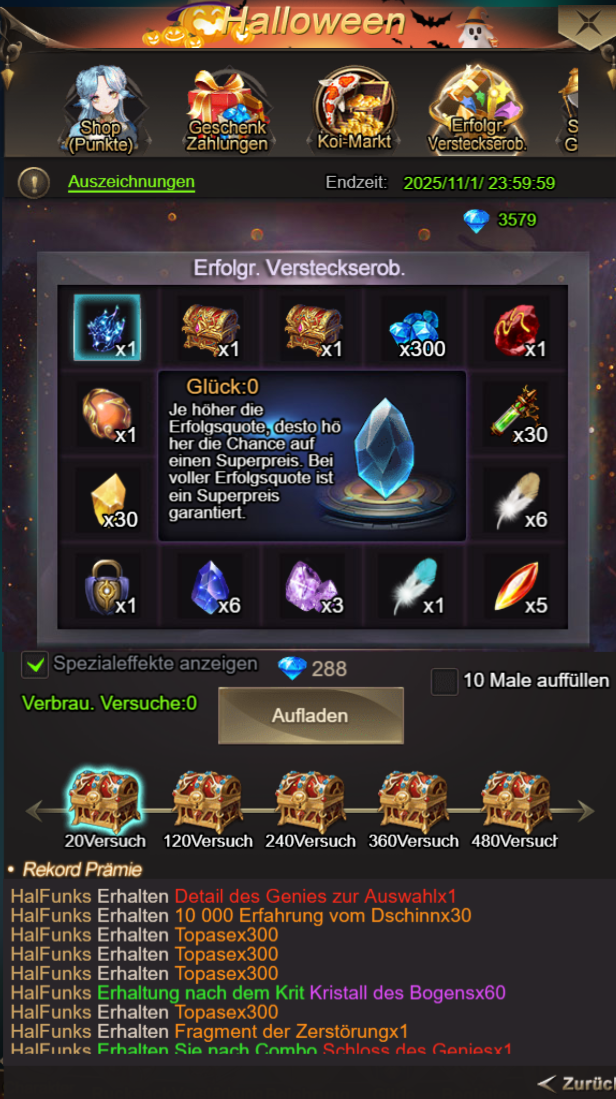Select the Erfolgr. Versteckserob. tab
Screen dimensions: 616x1099
tap(477, 110)
